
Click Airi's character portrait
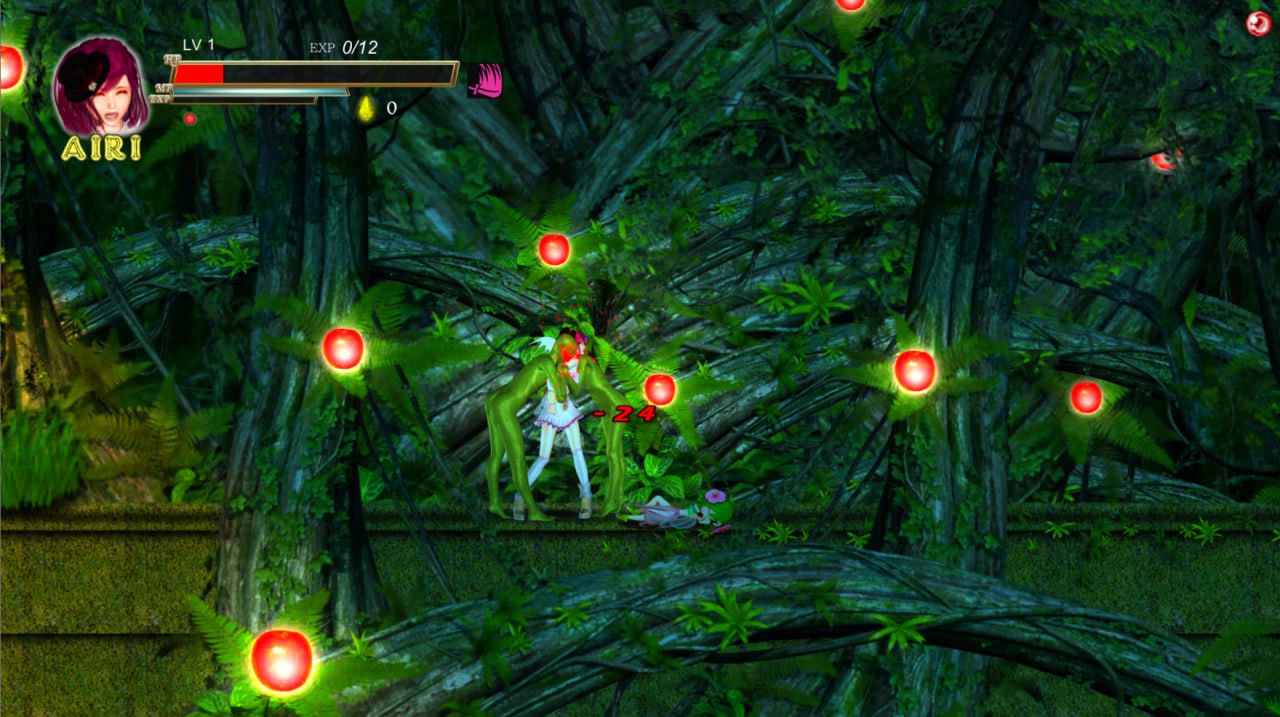(100, 87)
